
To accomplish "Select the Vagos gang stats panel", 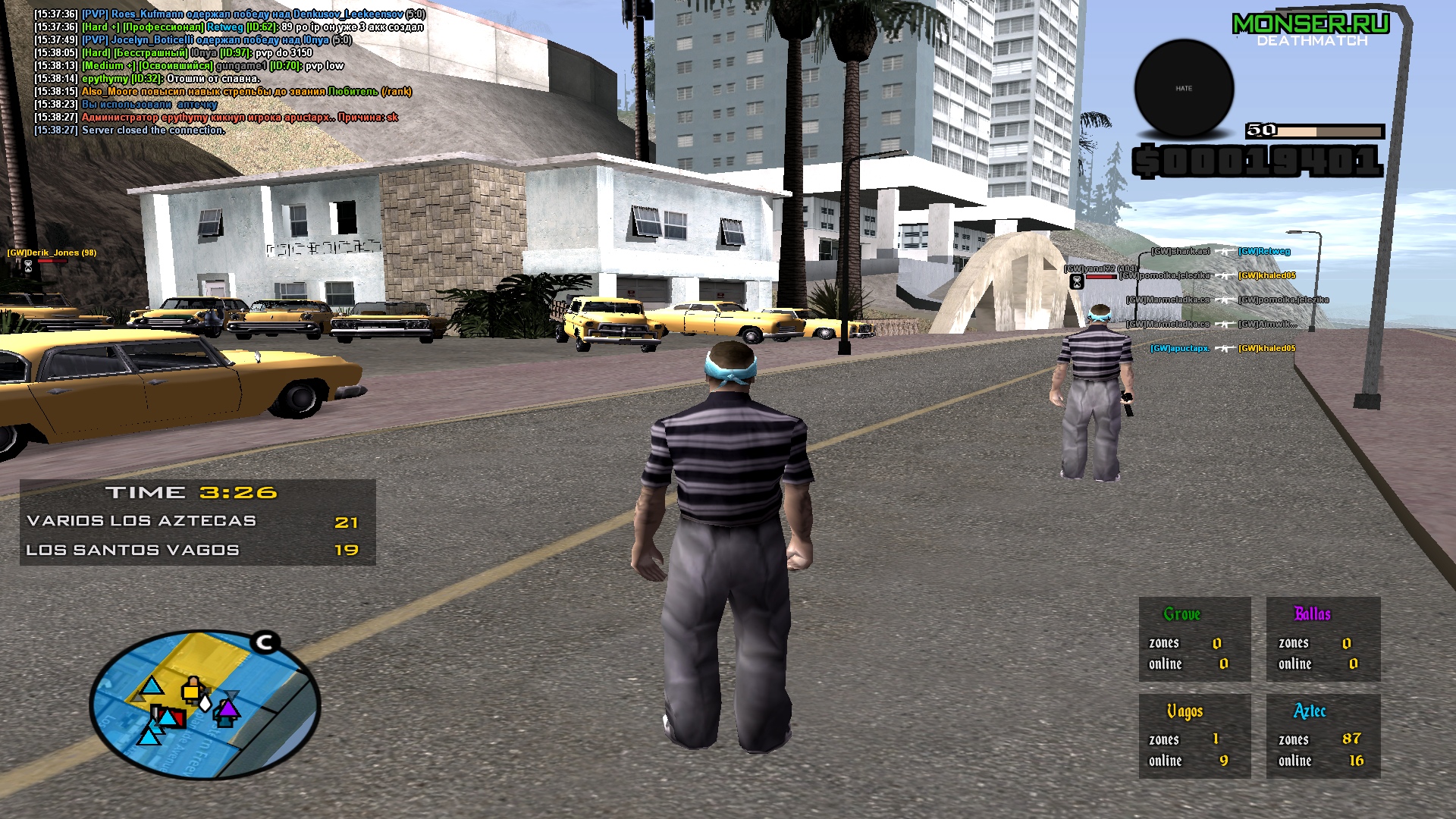I will click(x=1194, y=736).
